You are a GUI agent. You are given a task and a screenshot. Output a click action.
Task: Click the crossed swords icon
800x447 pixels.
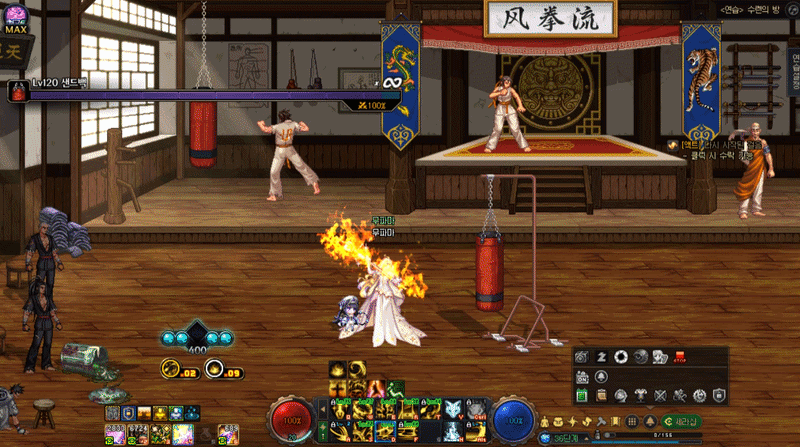(x=660, y=396)
